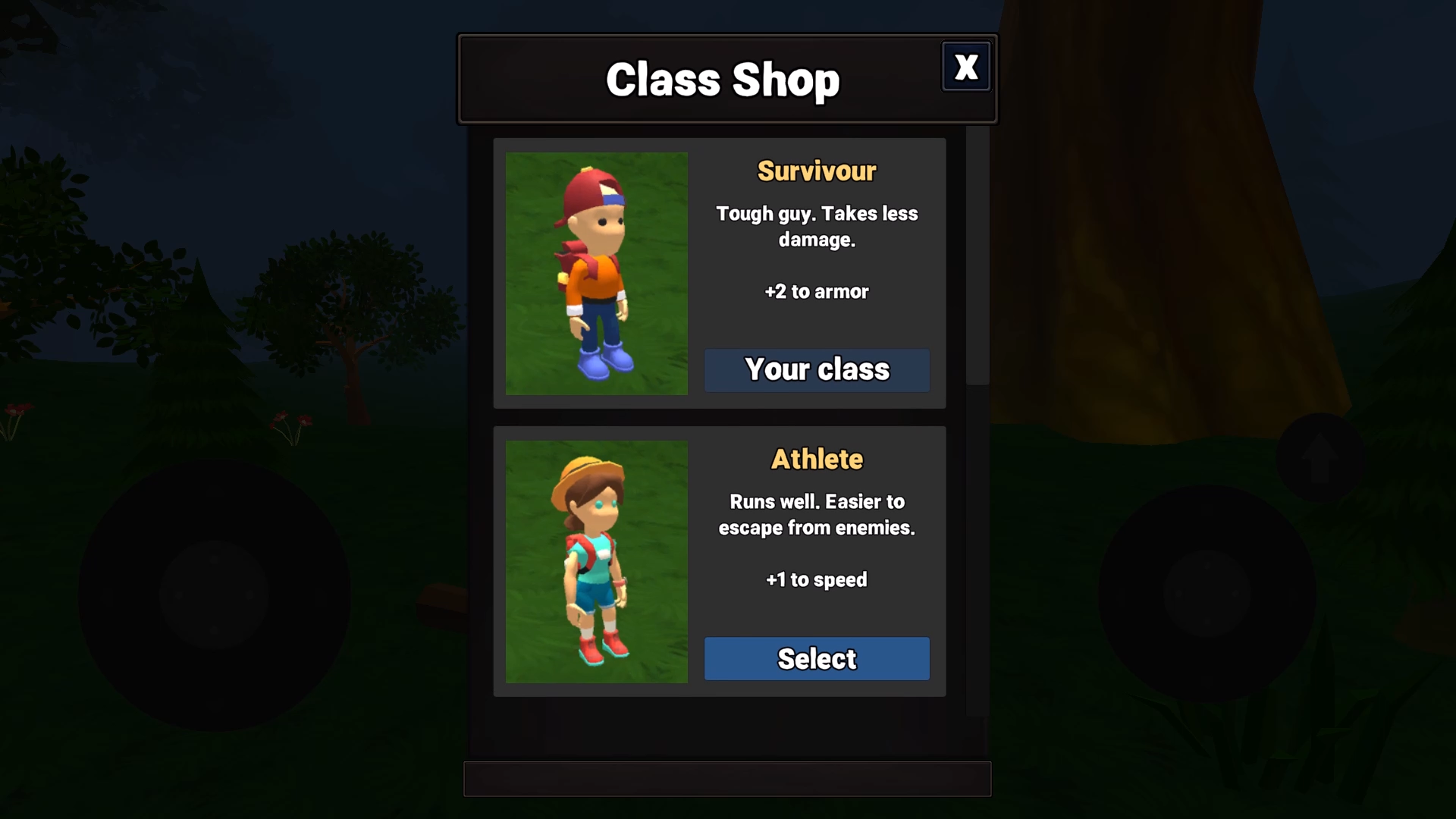Close the Class Shop dialog

coord(966,67)
